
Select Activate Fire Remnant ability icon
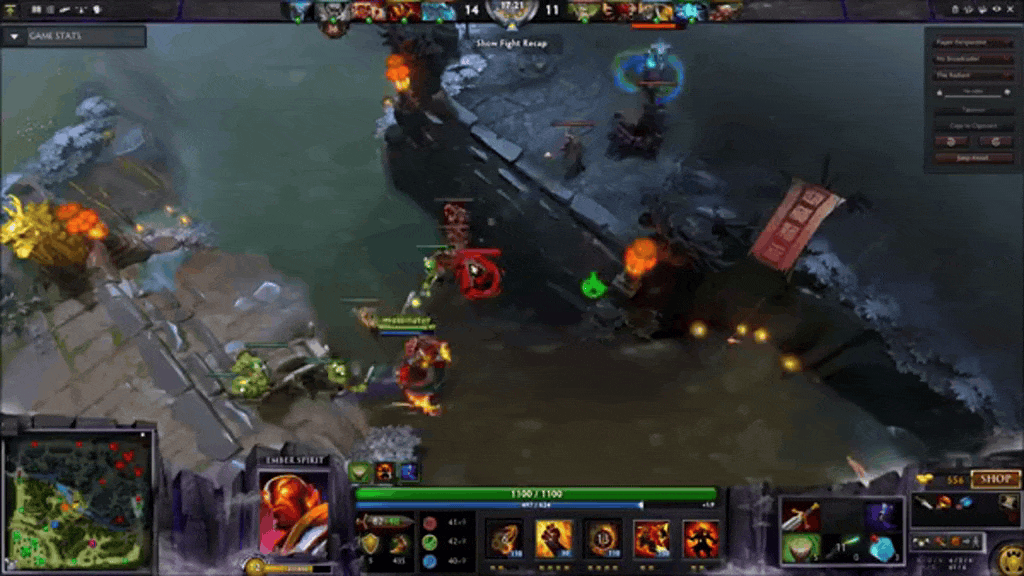click(651, 538)
